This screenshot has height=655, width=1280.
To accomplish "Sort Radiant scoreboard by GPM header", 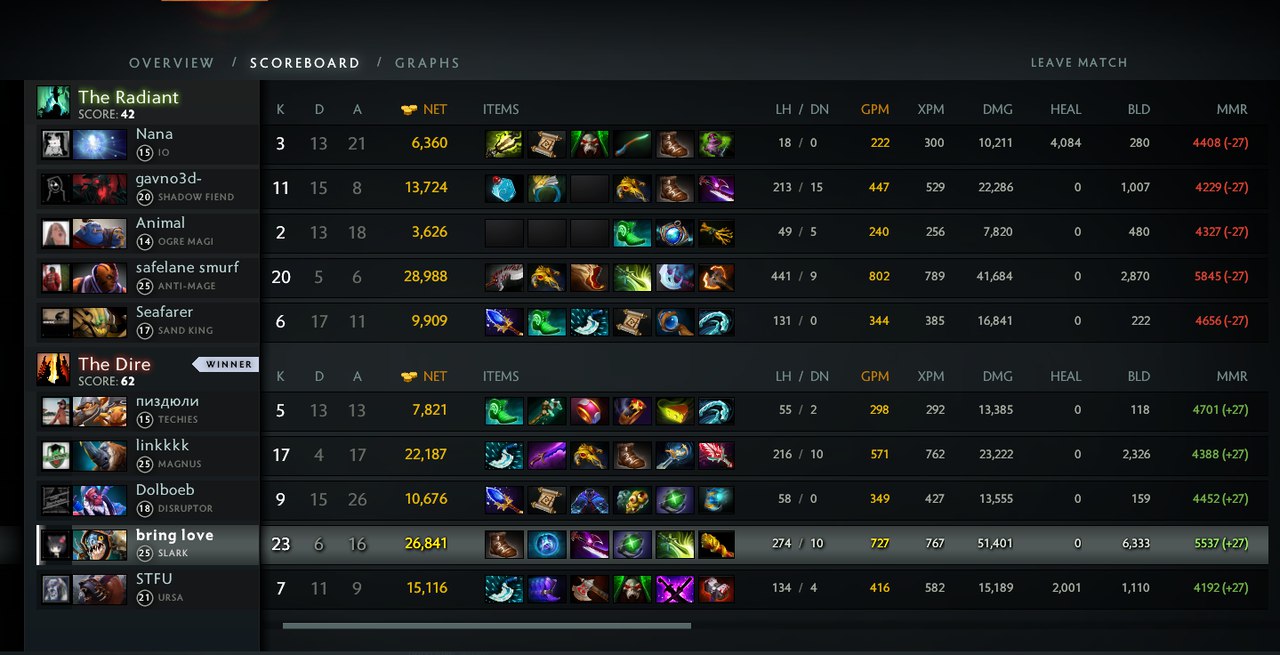I will point(874,109).
